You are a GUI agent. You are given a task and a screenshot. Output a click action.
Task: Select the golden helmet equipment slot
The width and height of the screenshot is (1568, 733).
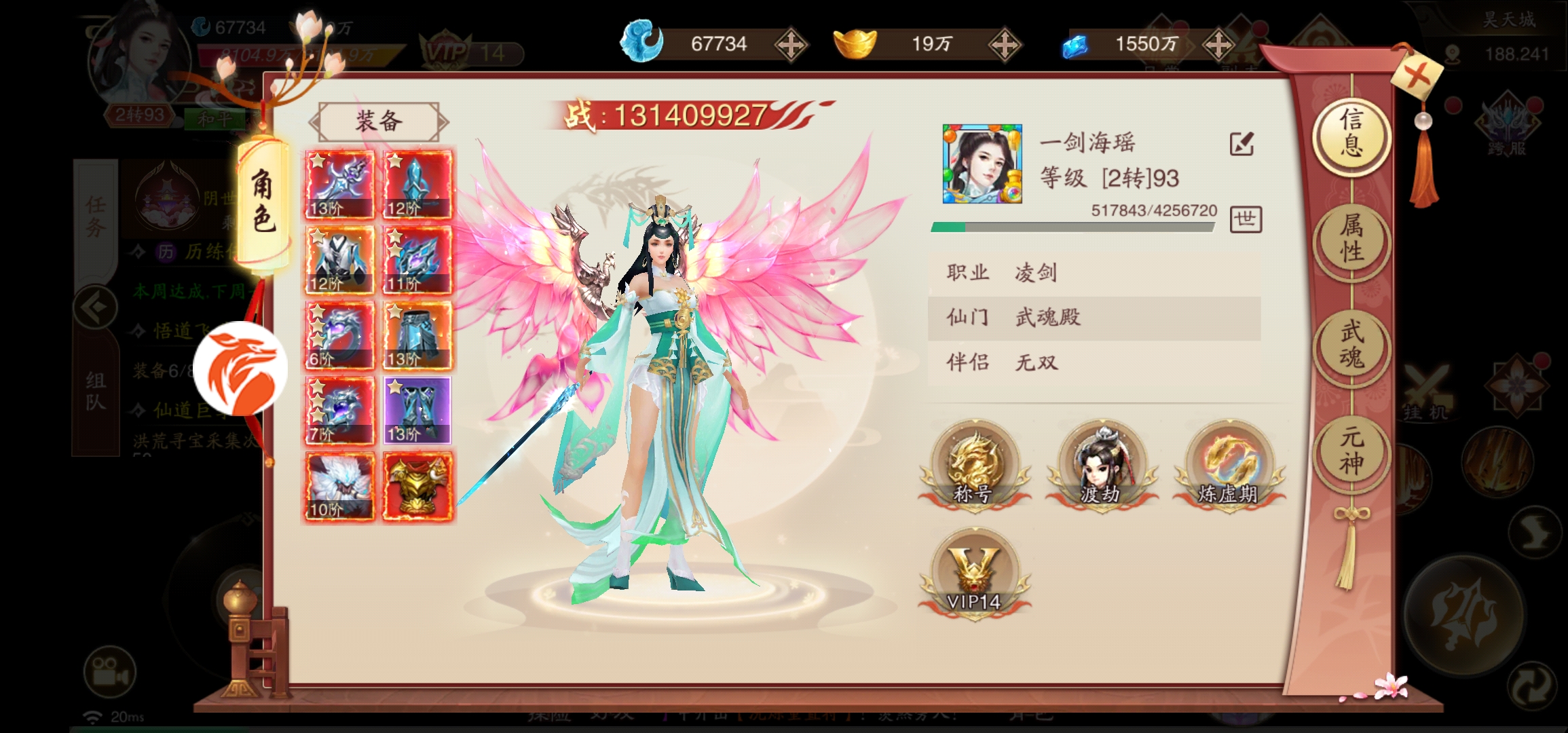(417, 487)
